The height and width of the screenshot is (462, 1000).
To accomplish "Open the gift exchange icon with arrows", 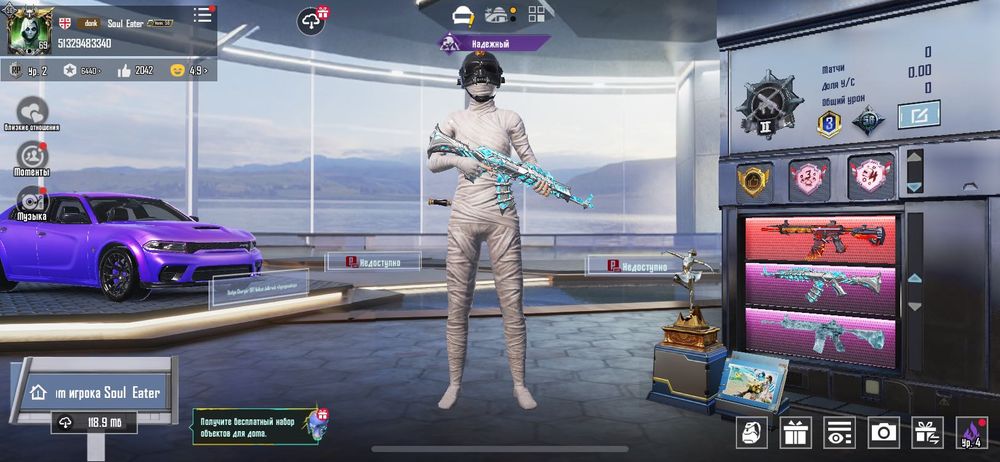I will (926, 432).
